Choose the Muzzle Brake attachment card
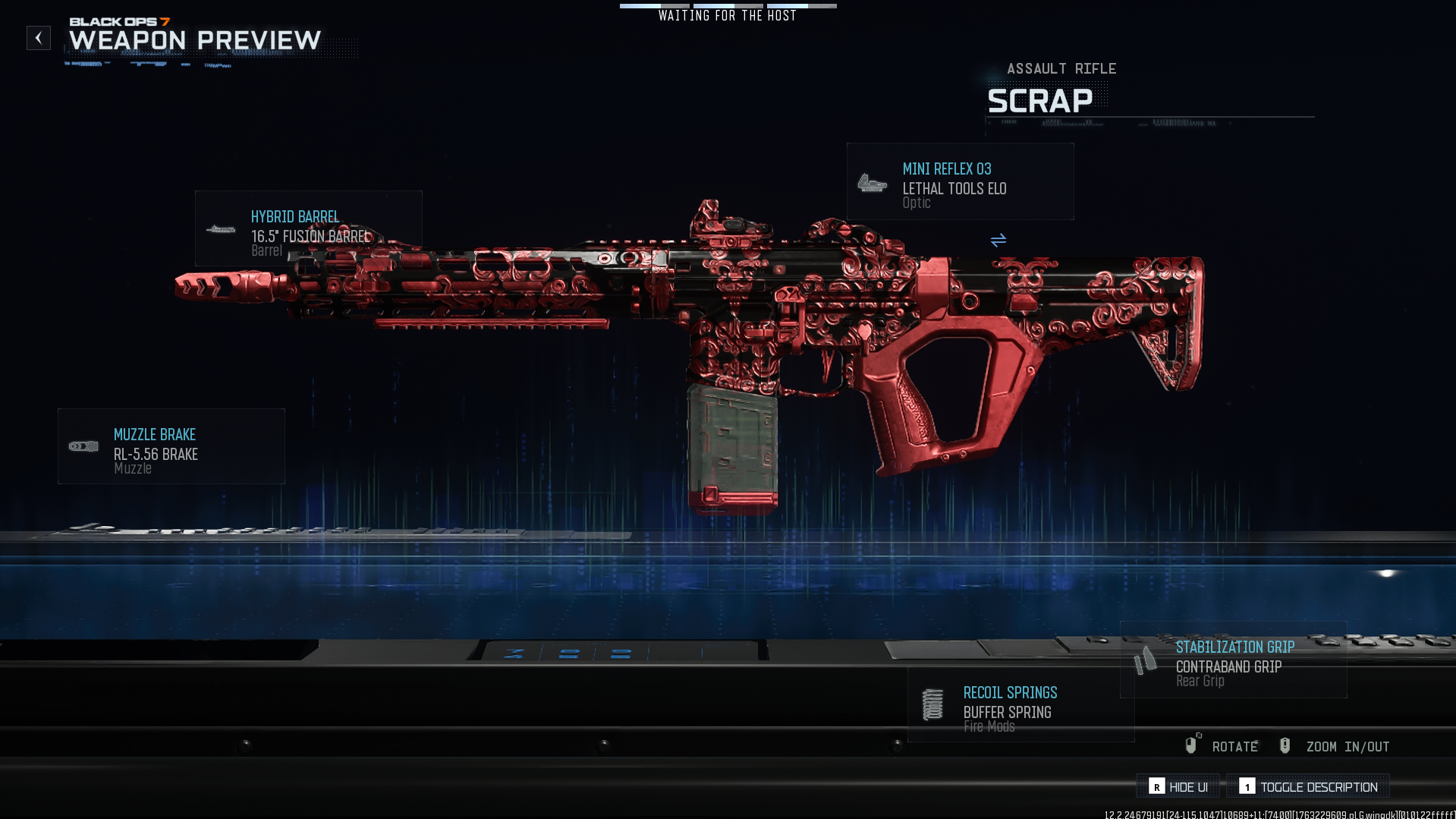The height and width of the screenshot is (819, 1456). tap(171, 446)
